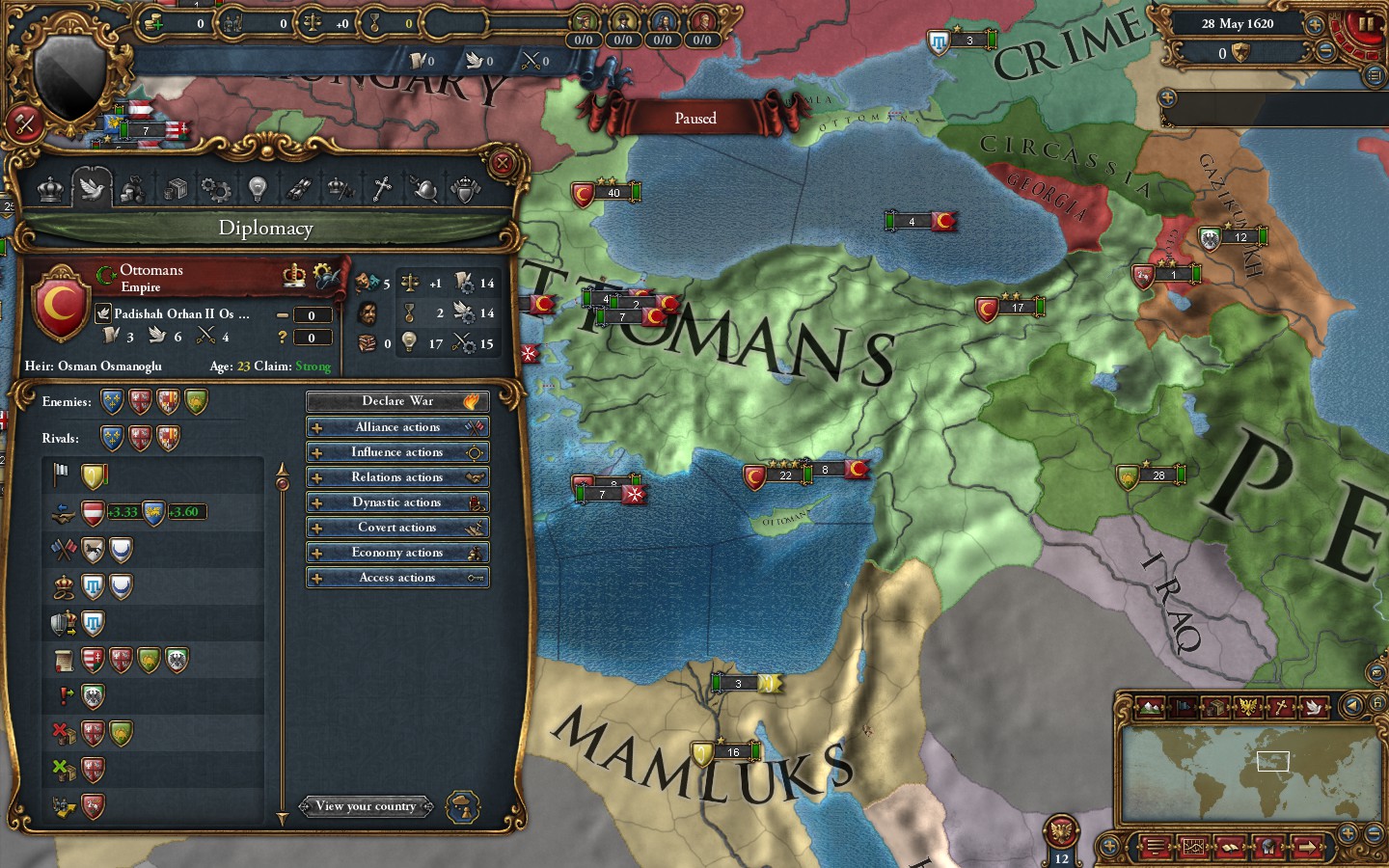Zoom in using the minimap plus control
Screen dimensions: 1389x868
(1348, 833)
